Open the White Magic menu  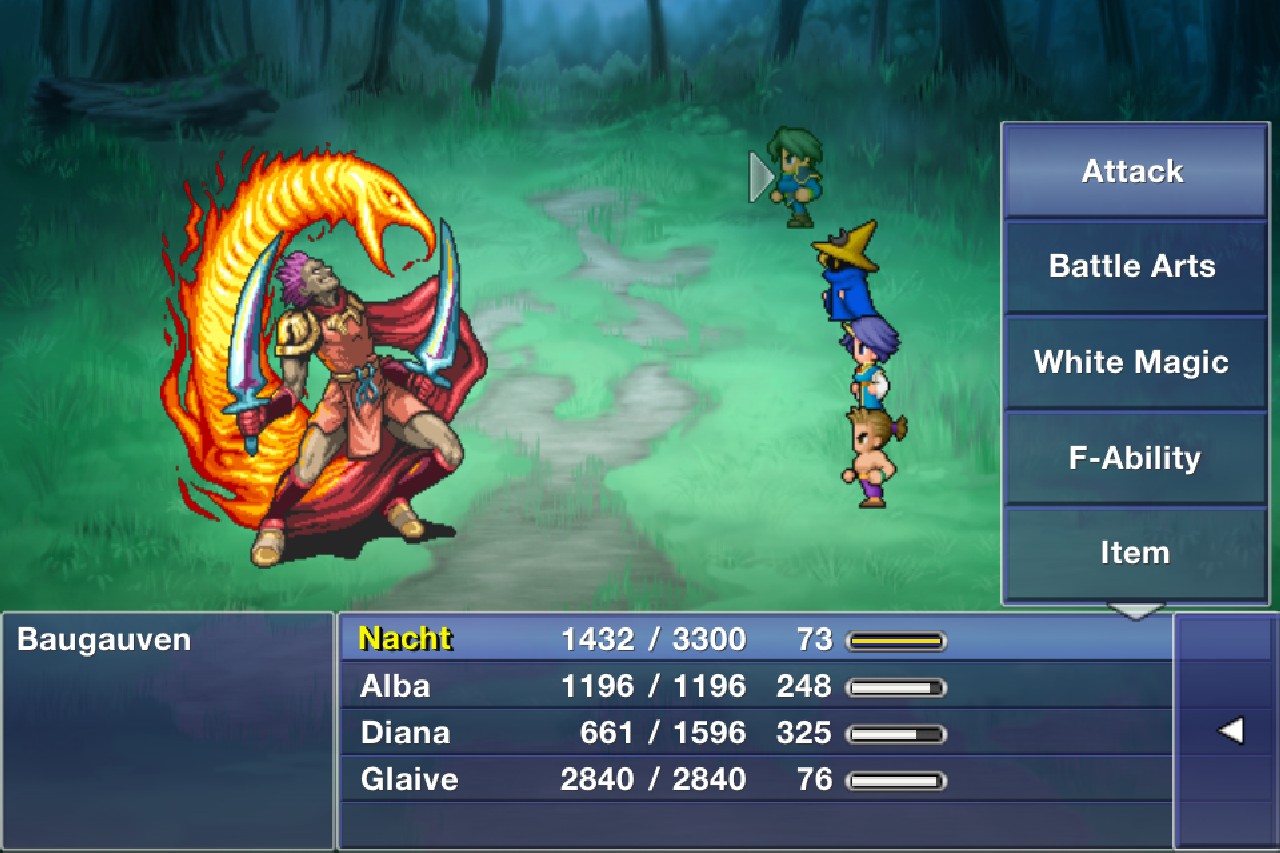click(x=1131, y=362)
